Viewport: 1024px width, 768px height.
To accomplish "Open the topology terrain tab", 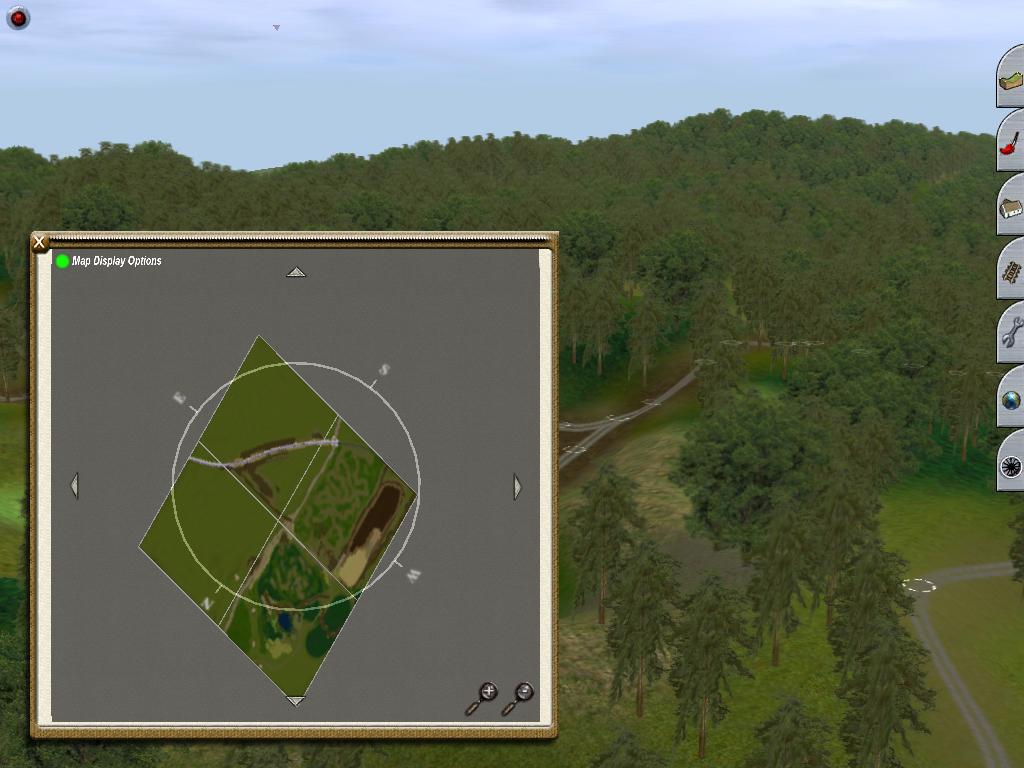I will [x=1011, y=79].
